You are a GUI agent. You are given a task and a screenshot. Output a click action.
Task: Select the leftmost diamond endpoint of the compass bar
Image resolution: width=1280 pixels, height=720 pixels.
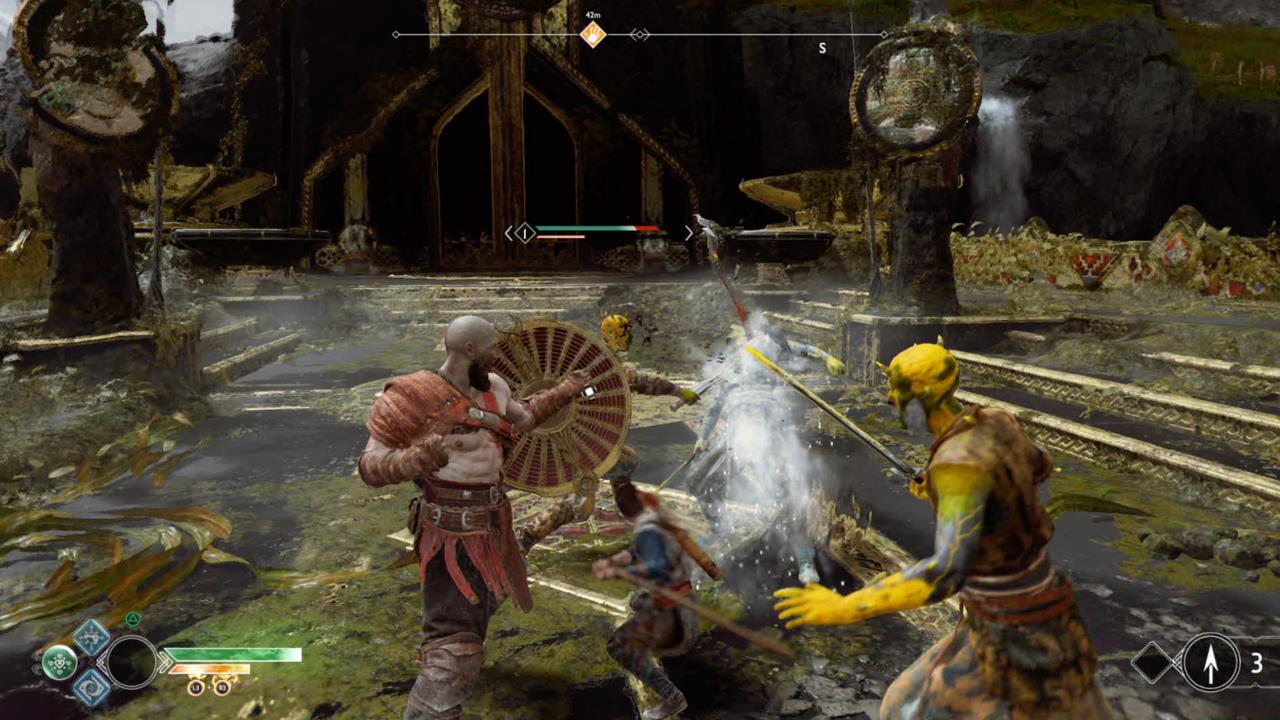(x=395, y=35)
